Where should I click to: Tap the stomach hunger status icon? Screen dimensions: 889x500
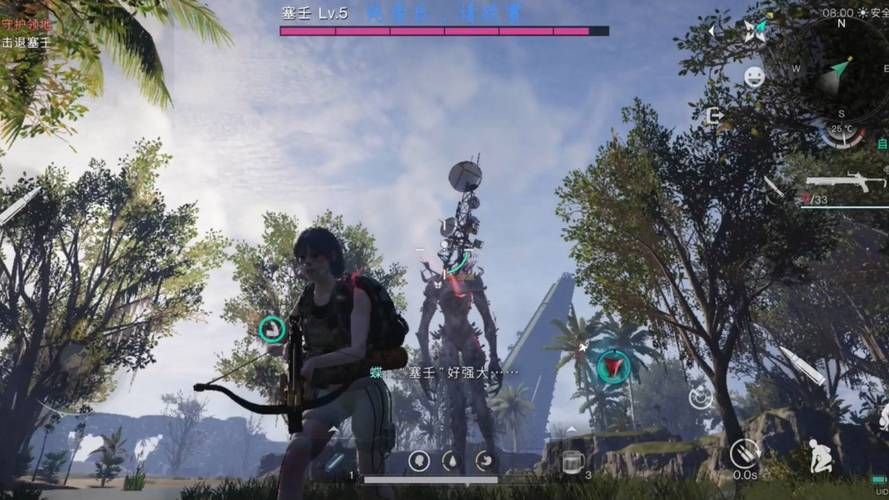tap(484, 460)
